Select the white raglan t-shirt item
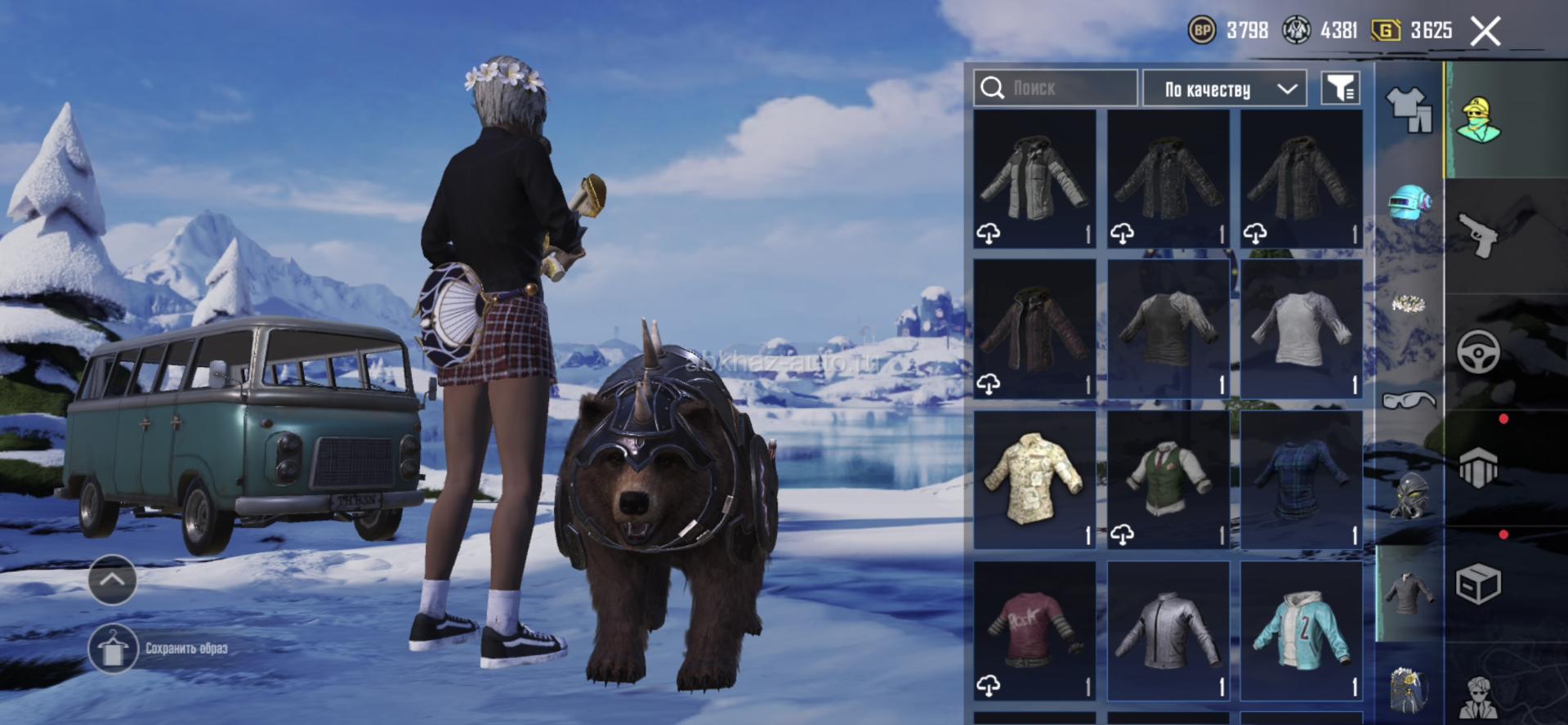This screenshot has width=1568, height=725. pyautogui.click(x=1301, y=329)
